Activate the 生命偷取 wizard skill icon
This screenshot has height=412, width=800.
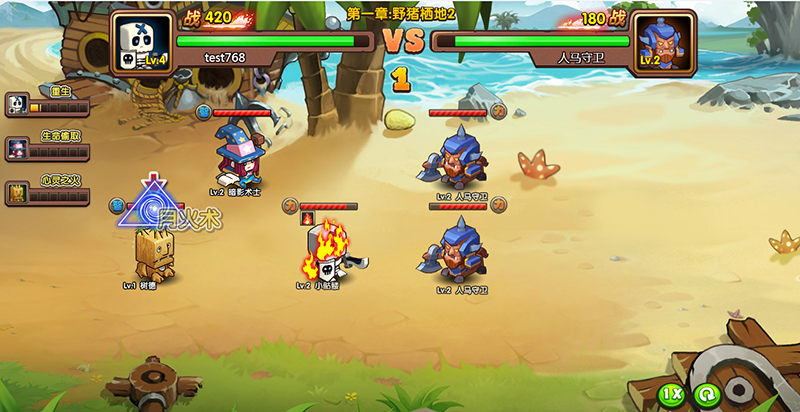click(17, 148)
